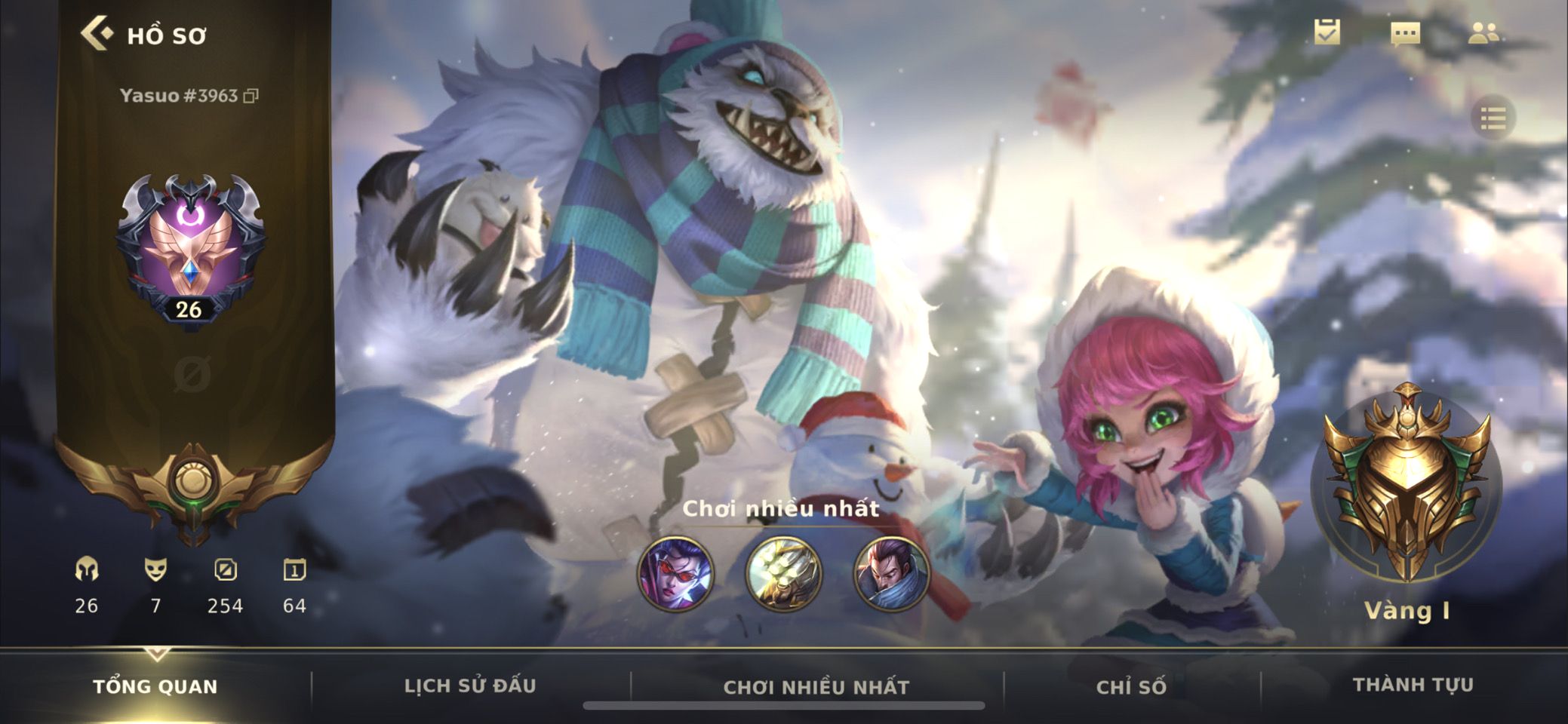Tap the mask skins count icon
1568x724 pixels.
155,570
